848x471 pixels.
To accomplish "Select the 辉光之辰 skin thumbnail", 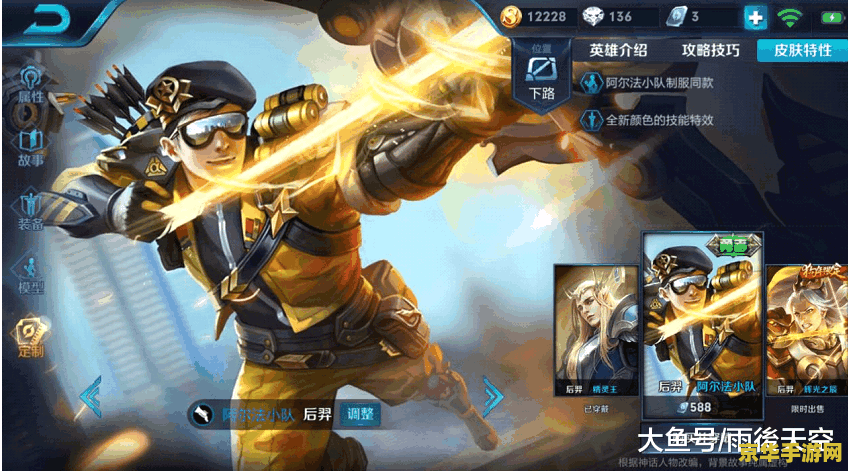I will pos(808,330).
